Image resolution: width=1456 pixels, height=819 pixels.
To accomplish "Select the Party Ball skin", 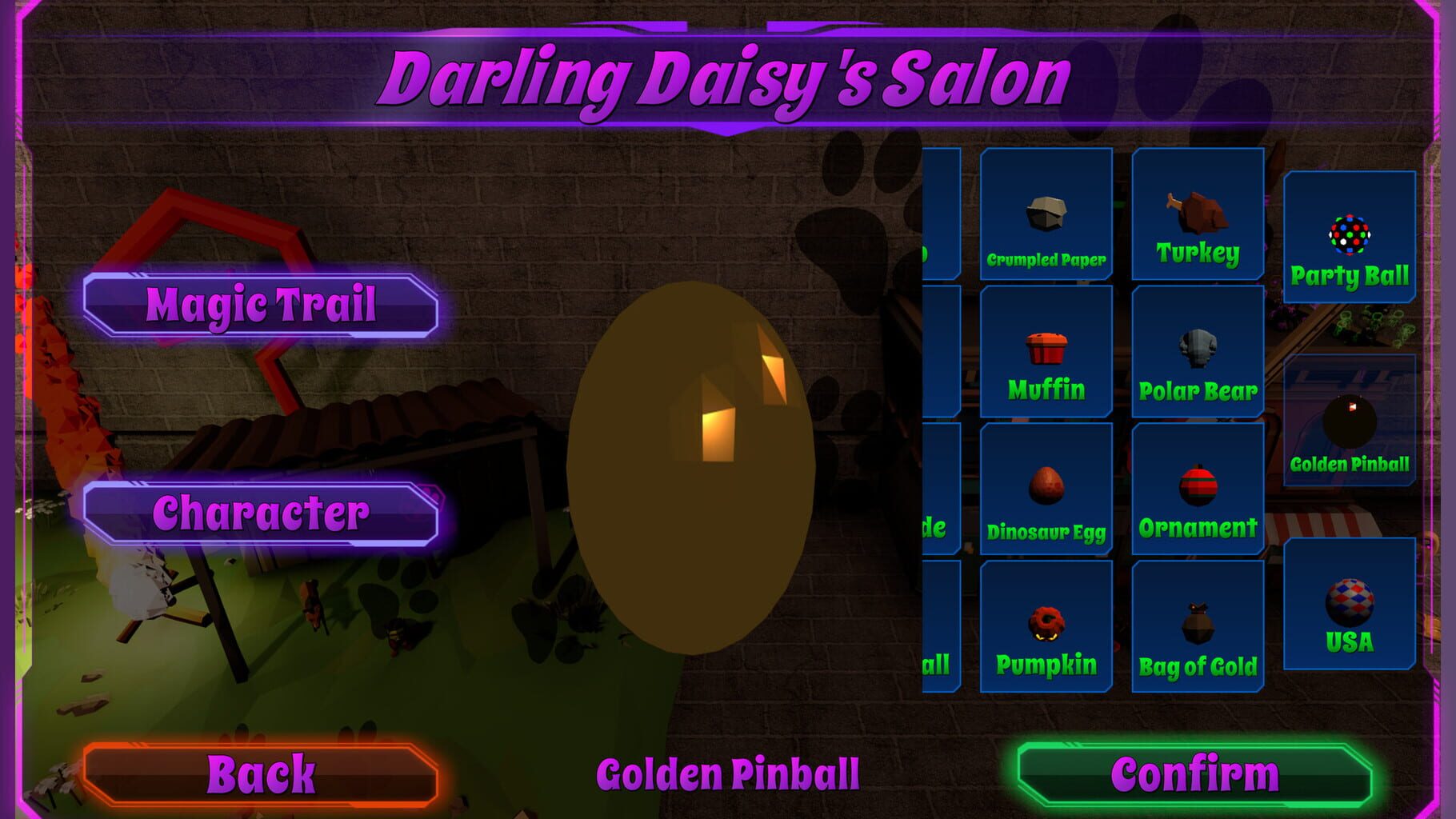I will (x=1350, y=236).
